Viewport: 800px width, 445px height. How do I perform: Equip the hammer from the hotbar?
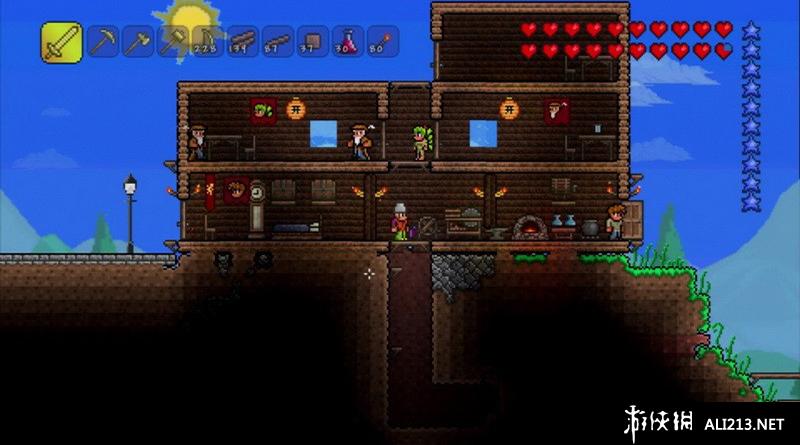(173, 41)
